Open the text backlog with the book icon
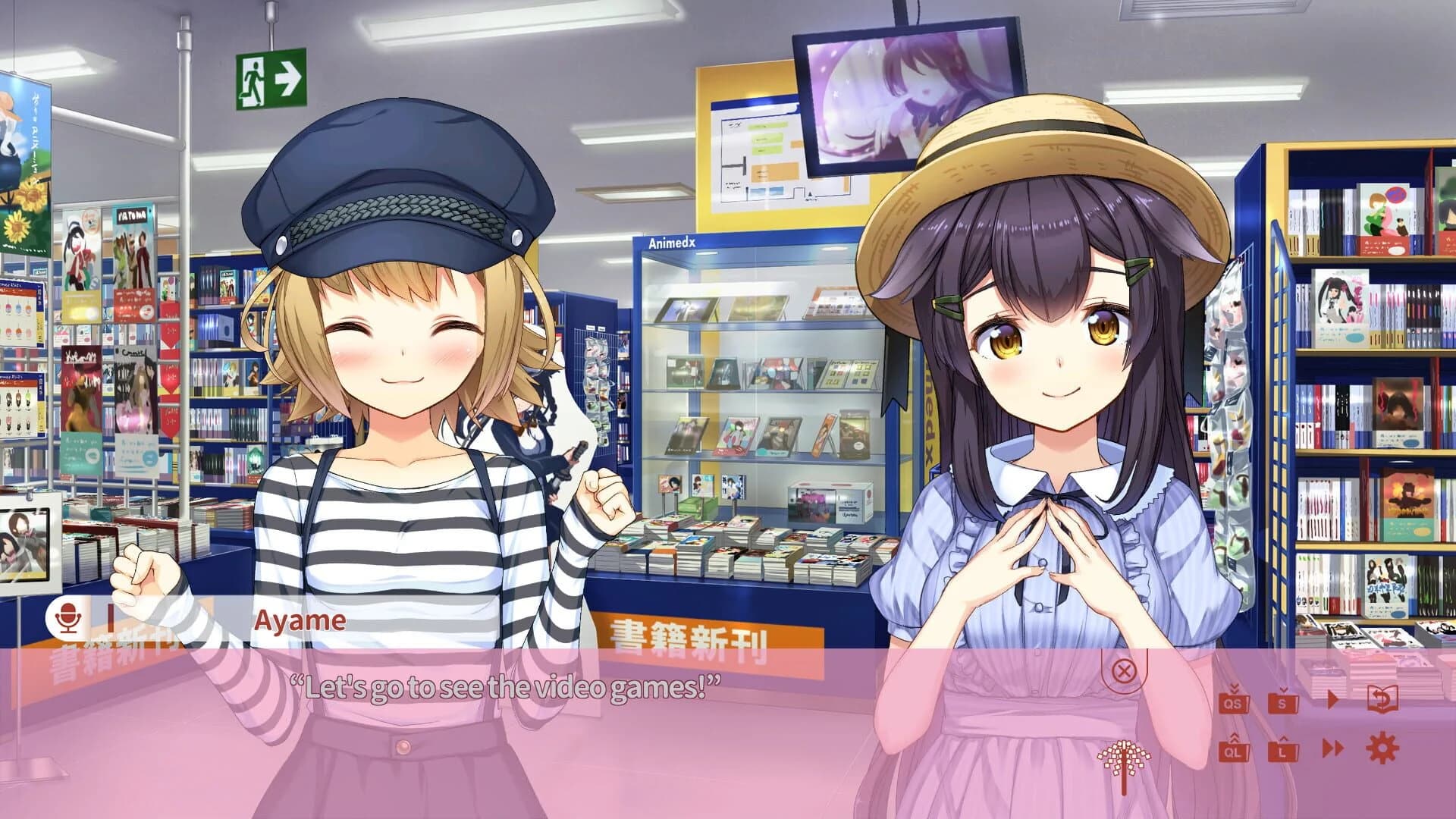 click(1382, 698)
